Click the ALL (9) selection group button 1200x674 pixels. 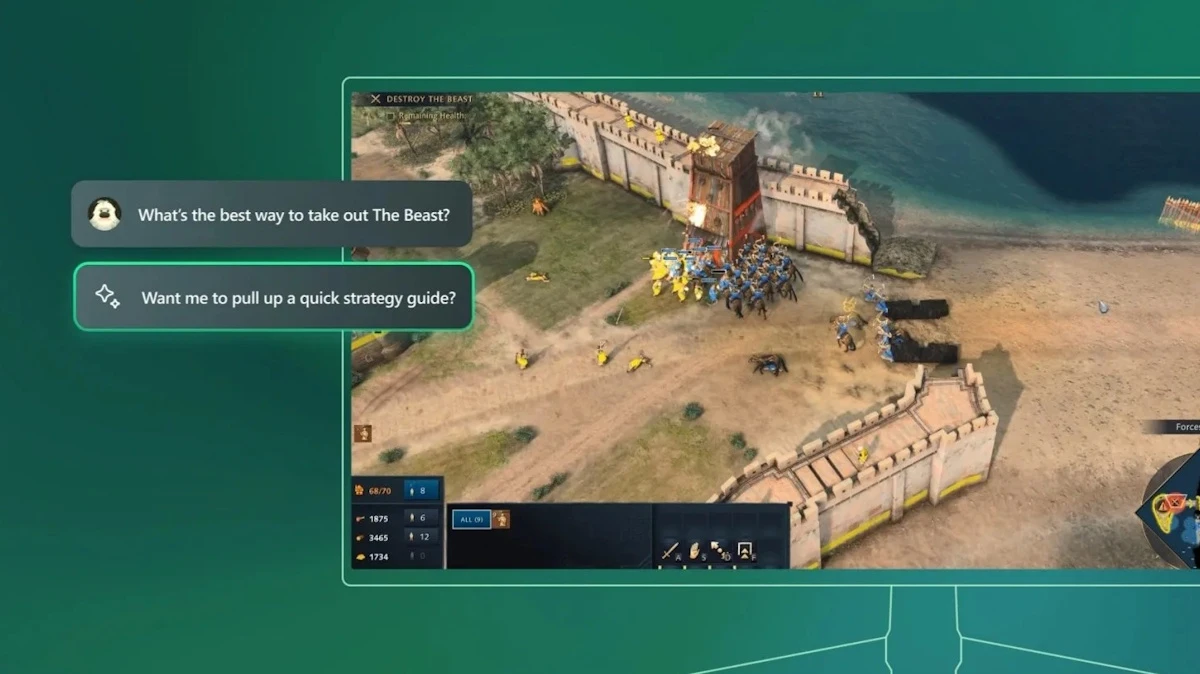[x=470, y=519]
